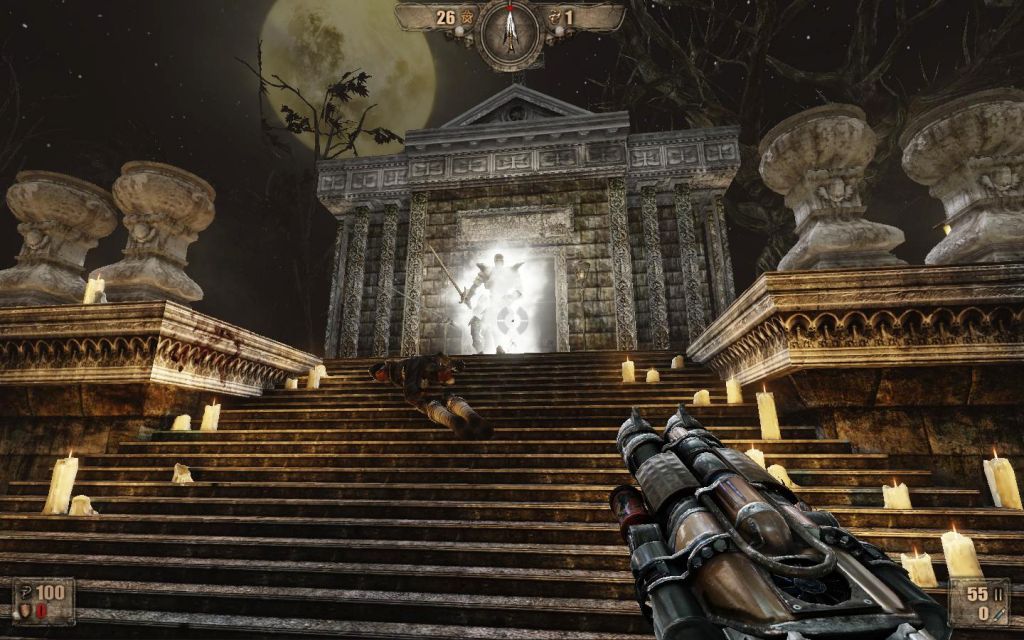The width and height of the screenshot is (1024, 640).
Task: Click the shield armor icon
Action: [24, 610]
